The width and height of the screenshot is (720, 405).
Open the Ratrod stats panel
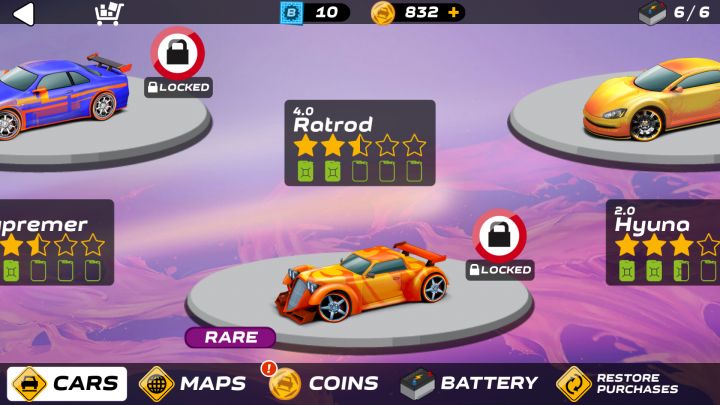coord(360,142)
